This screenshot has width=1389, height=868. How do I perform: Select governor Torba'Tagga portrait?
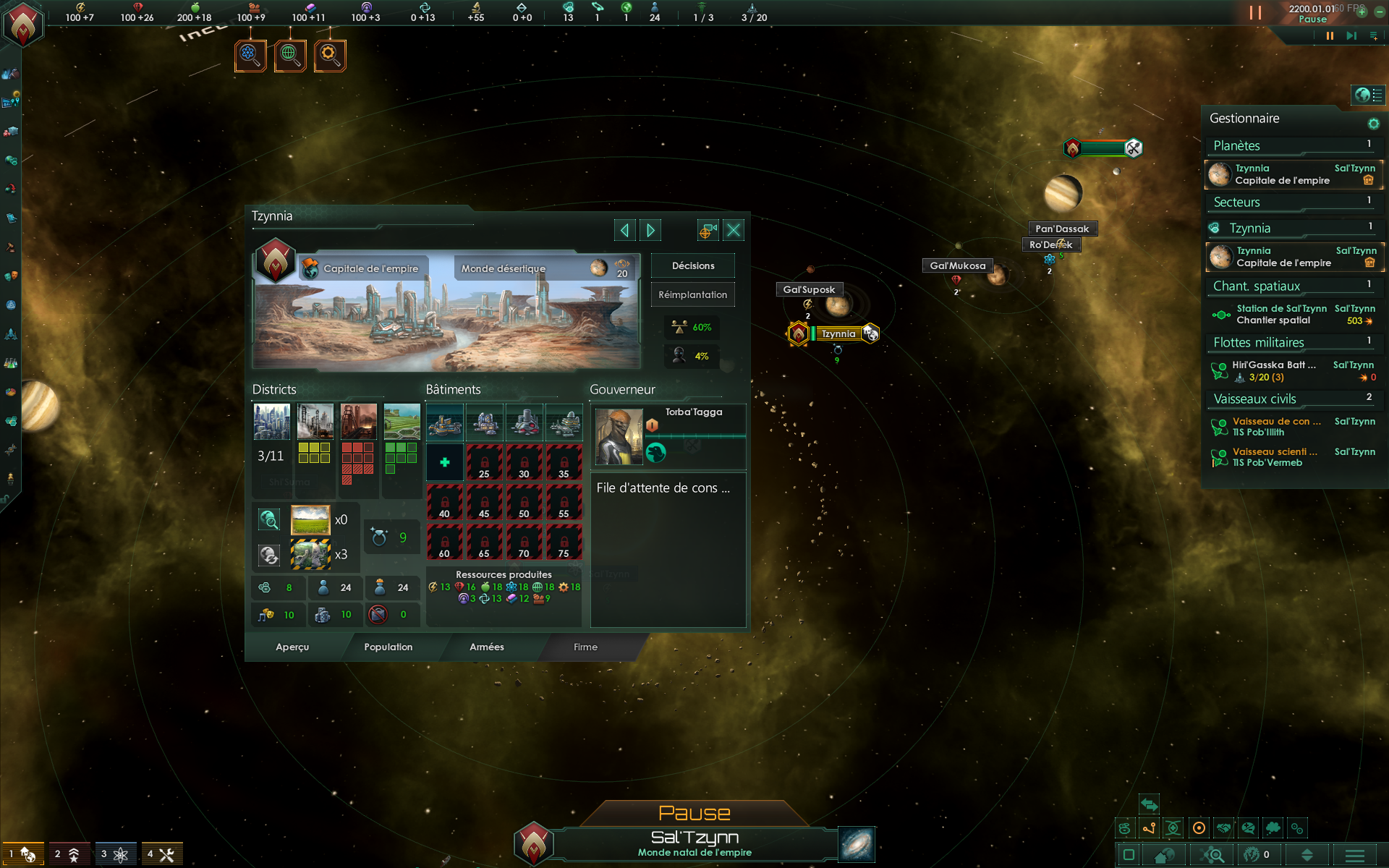[619, 436]
